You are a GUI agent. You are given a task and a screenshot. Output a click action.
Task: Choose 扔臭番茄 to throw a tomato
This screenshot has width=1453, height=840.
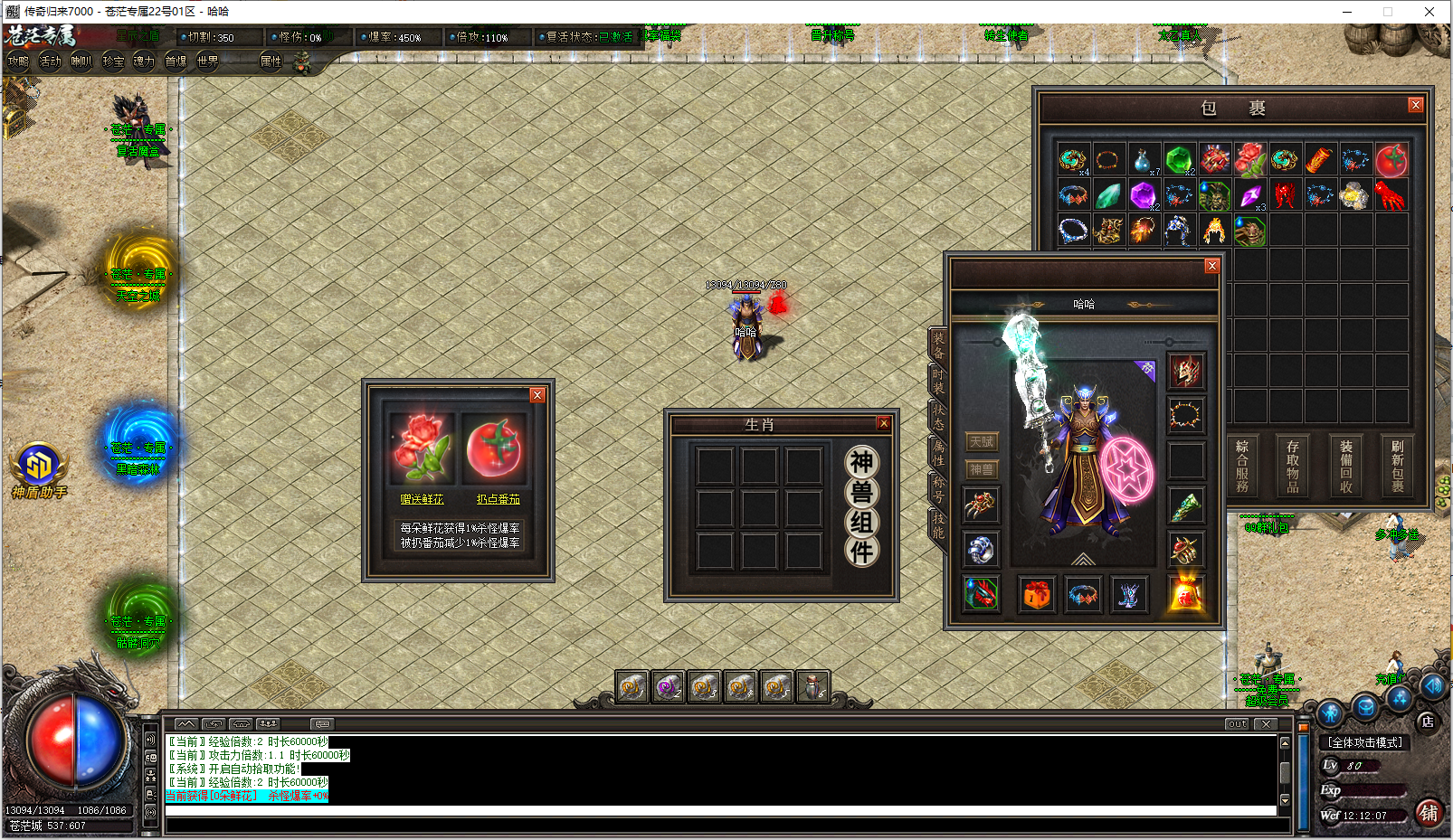pyautogui.click(x=498, y=499)
